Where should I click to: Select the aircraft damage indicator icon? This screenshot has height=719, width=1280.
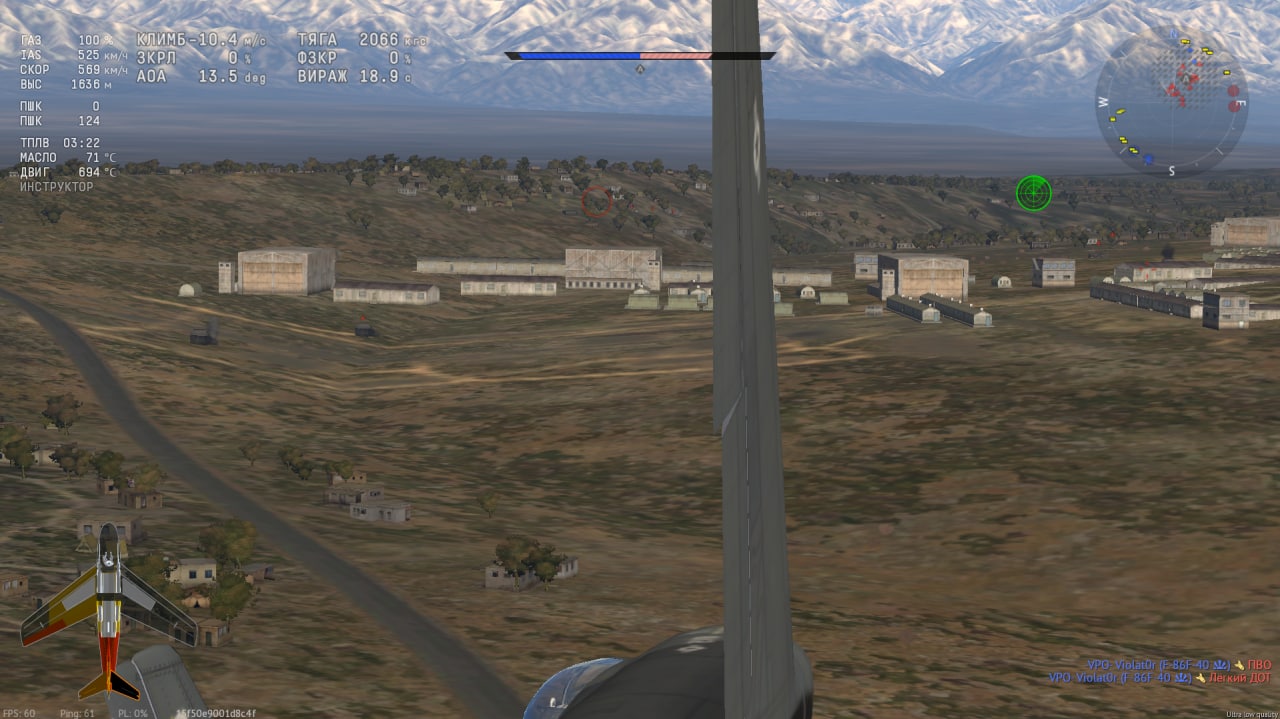tap(100, 610)
